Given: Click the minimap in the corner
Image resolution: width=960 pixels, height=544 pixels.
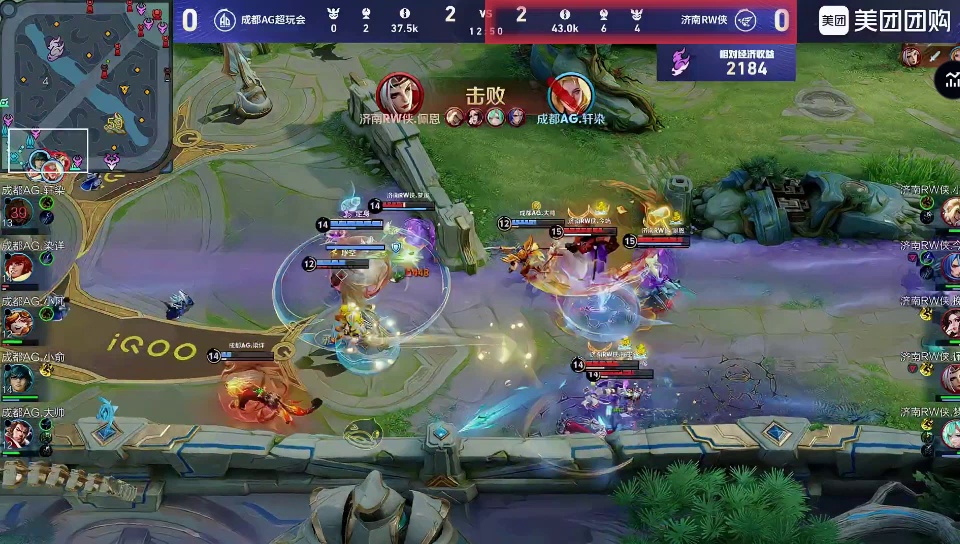Looking at the screenshot, I should (x=85, y=85).
